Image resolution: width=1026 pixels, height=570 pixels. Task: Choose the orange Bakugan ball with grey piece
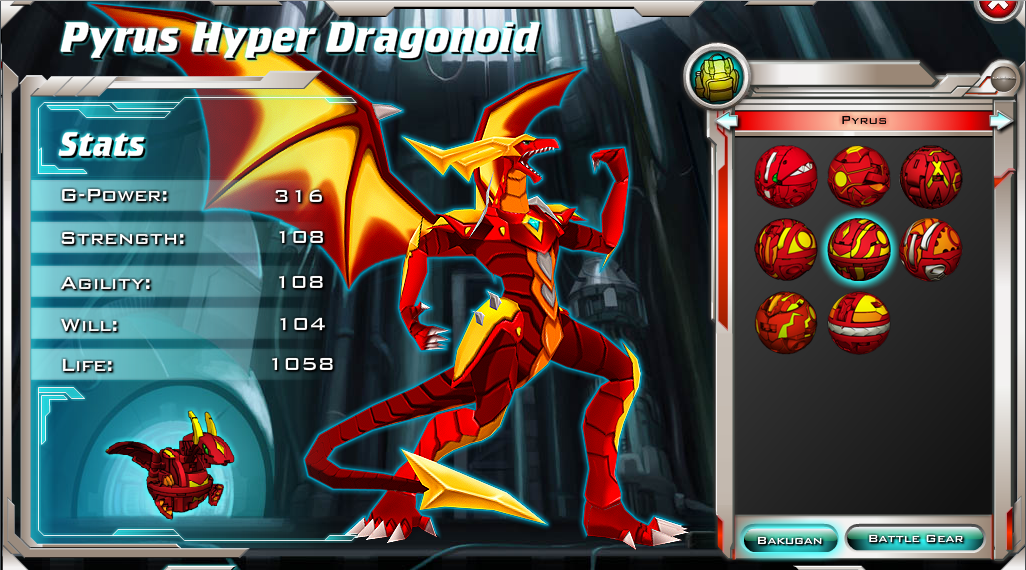931,249
